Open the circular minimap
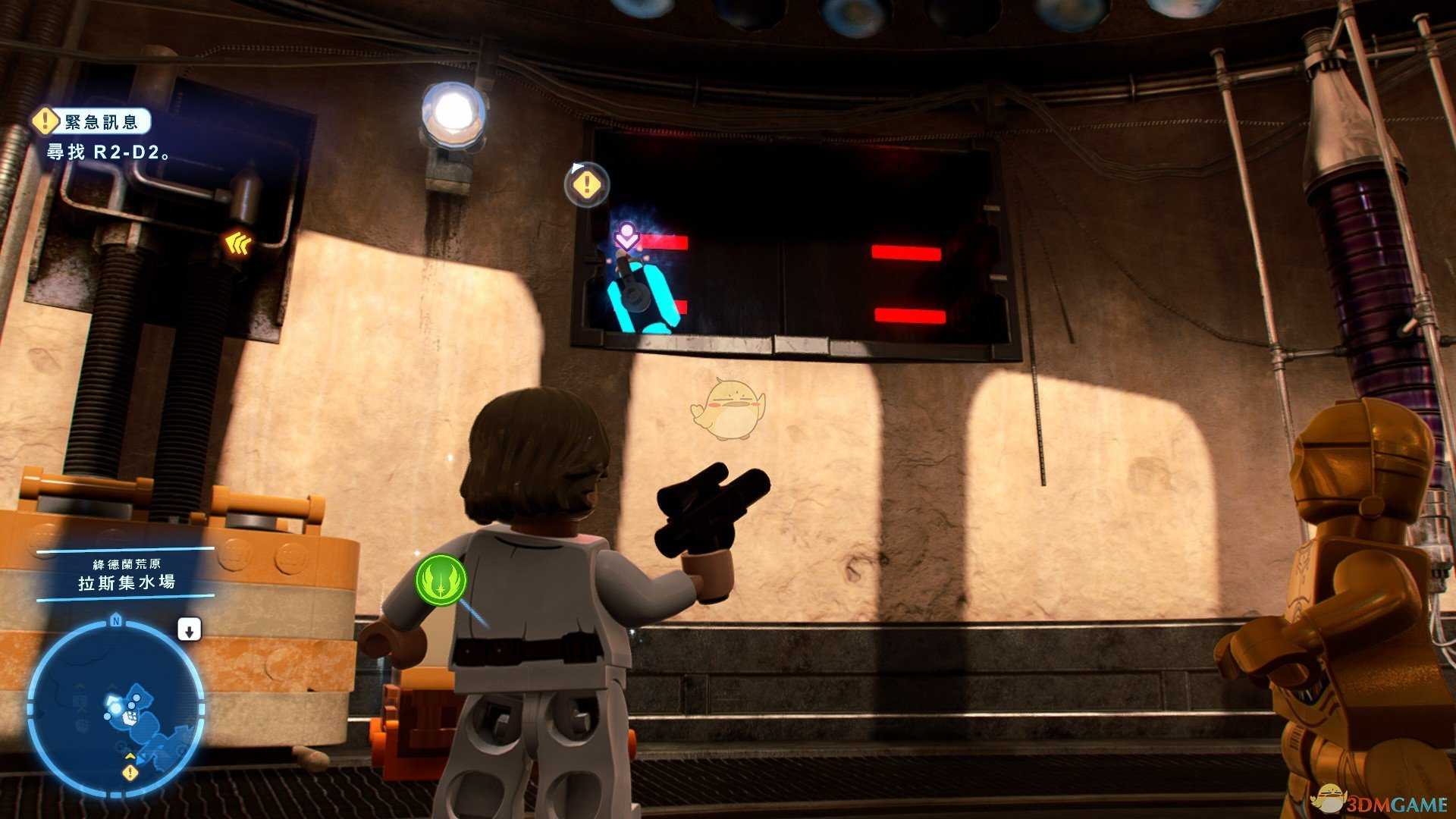 [116, 708]
